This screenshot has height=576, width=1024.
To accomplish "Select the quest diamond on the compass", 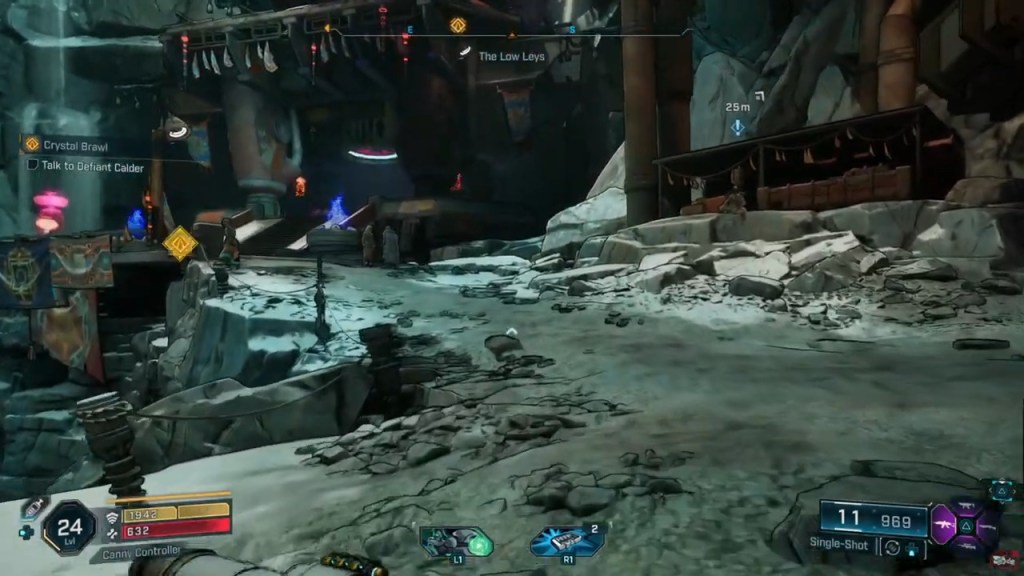I will (458, 25).
